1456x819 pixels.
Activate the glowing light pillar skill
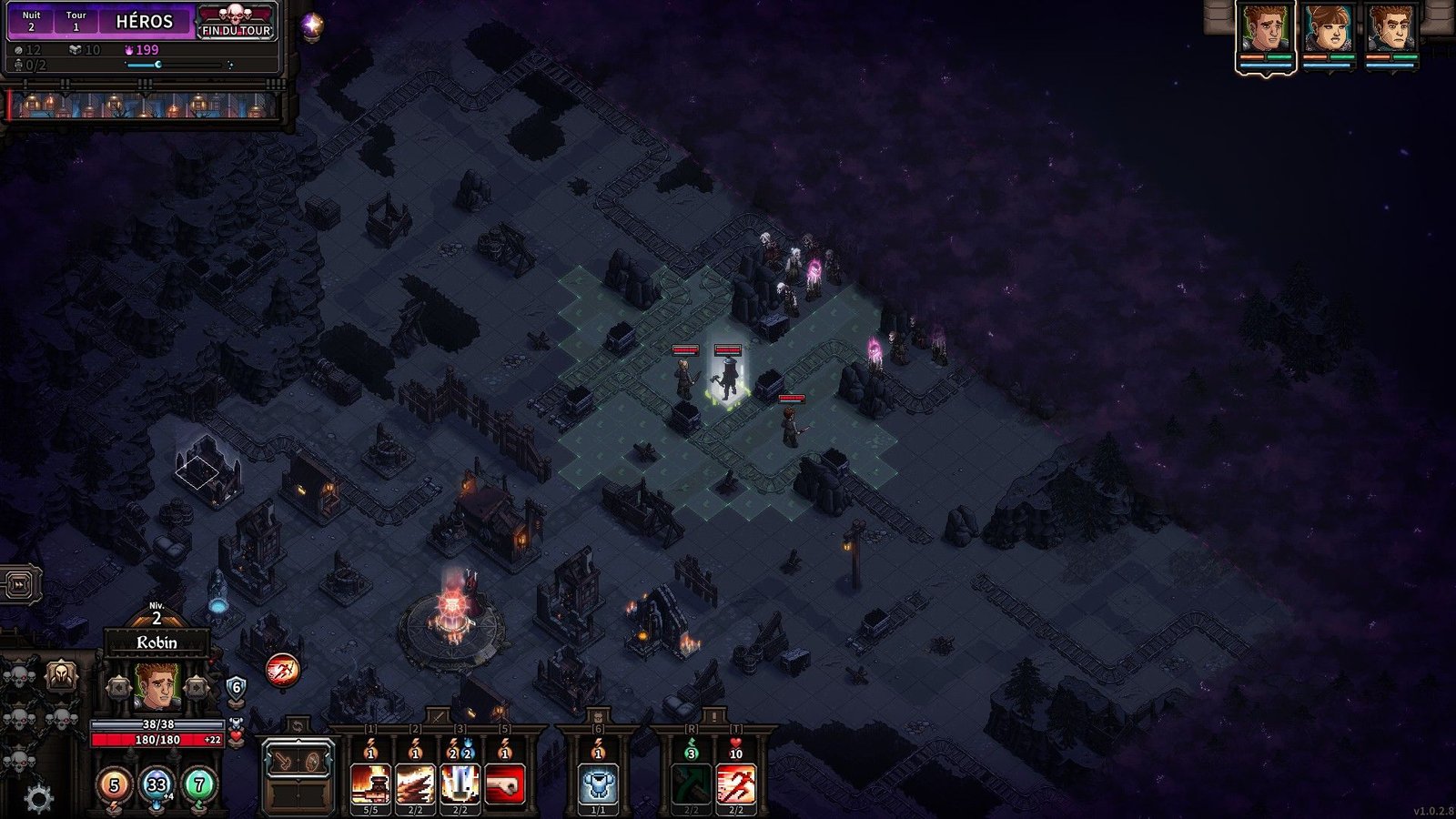460,783
